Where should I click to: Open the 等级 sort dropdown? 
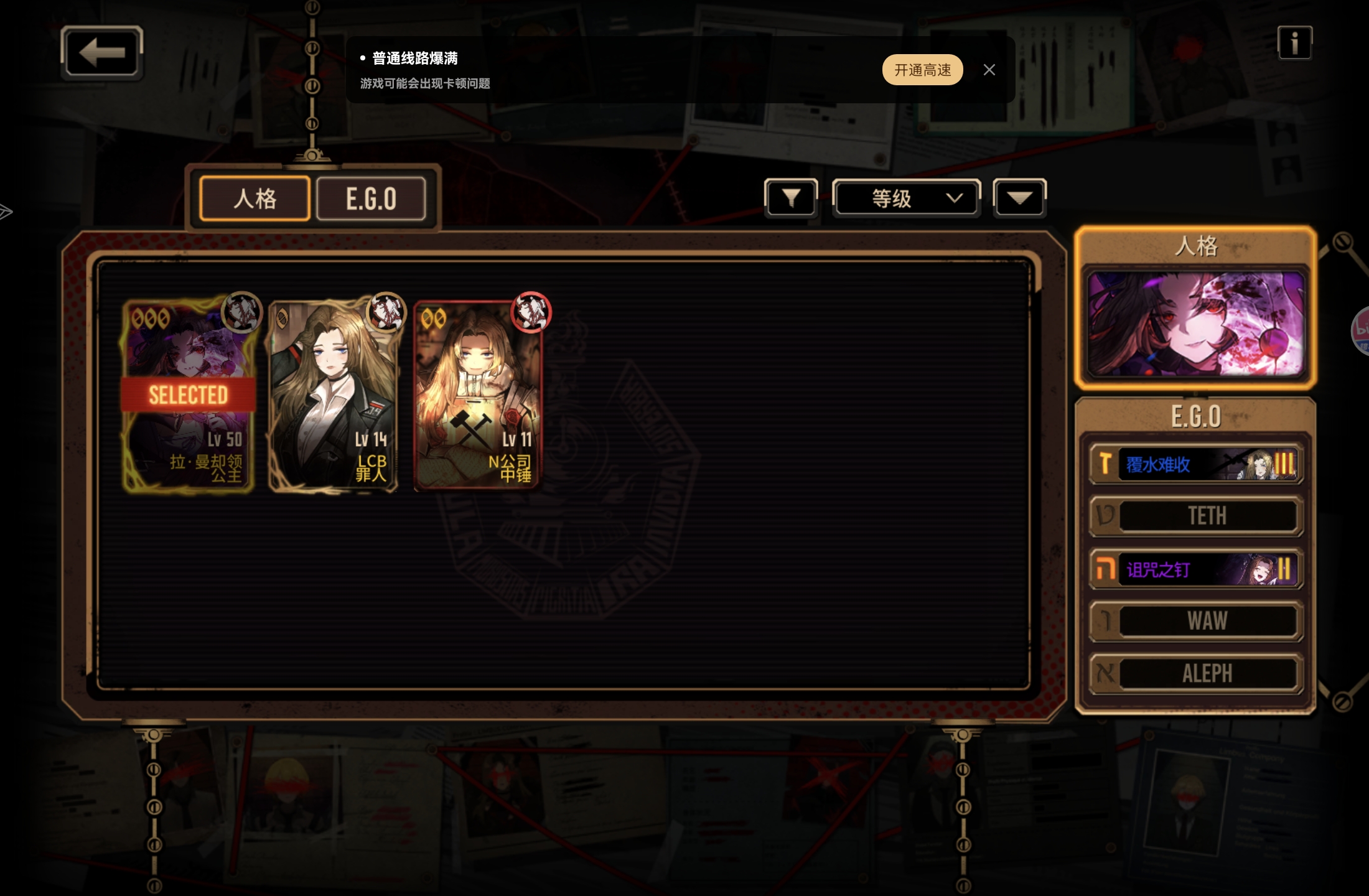tap(907, 198)
